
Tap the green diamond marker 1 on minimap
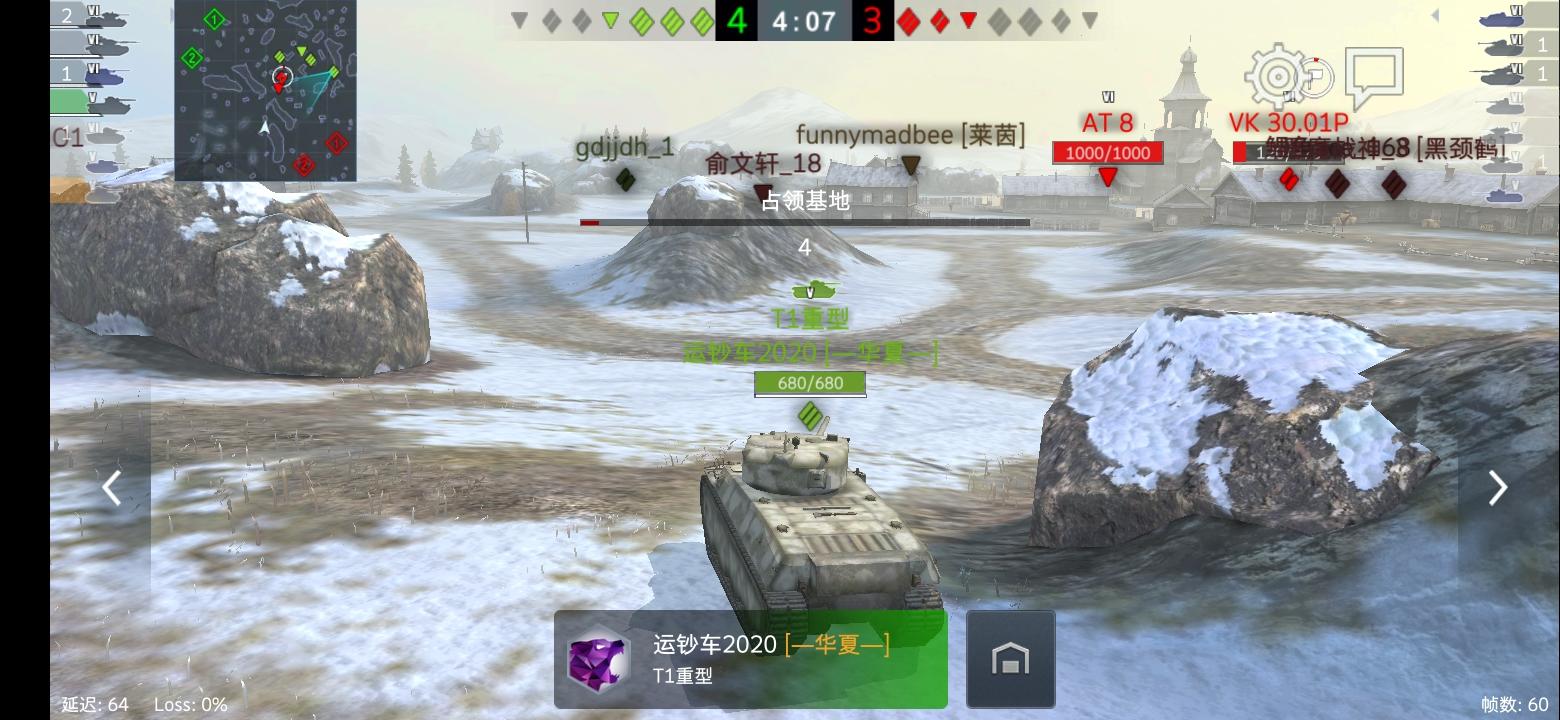(x=213, y=19)
